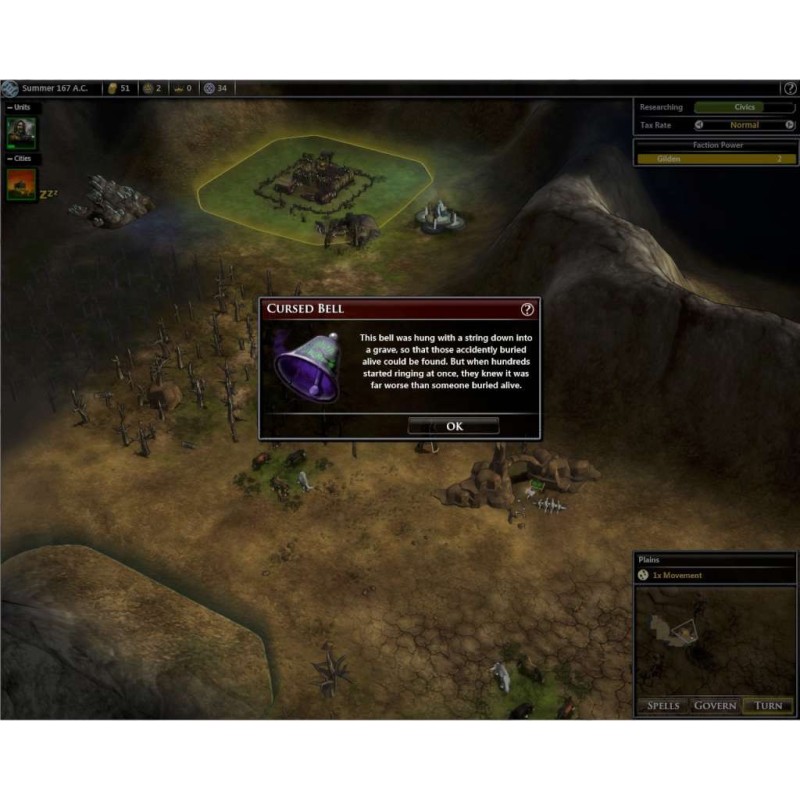The width and height of the screenshot is (800, 800).
Task: Select the city thumbnail under Cities
Action: [x=21, y=185]
